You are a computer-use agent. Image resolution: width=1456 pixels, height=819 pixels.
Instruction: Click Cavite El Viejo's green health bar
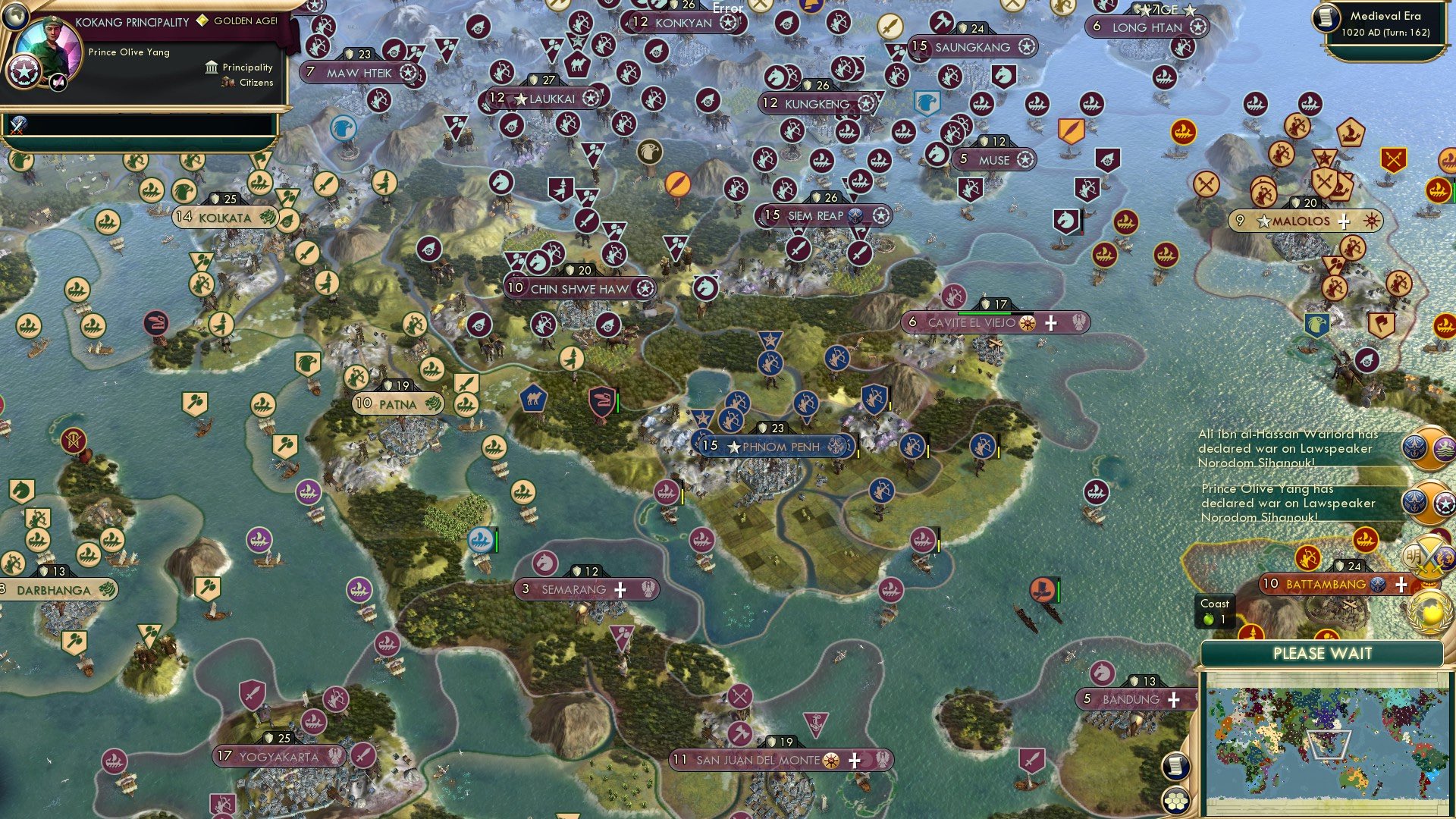tap(984, 313)
